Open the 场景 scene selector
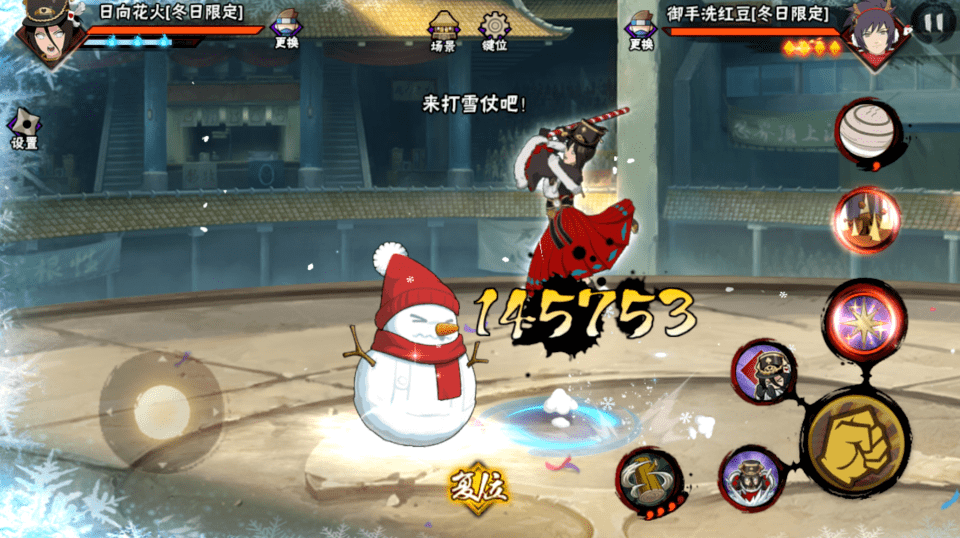Image resolution: width=960 pixels, height=538 pixels. point(443,31)
